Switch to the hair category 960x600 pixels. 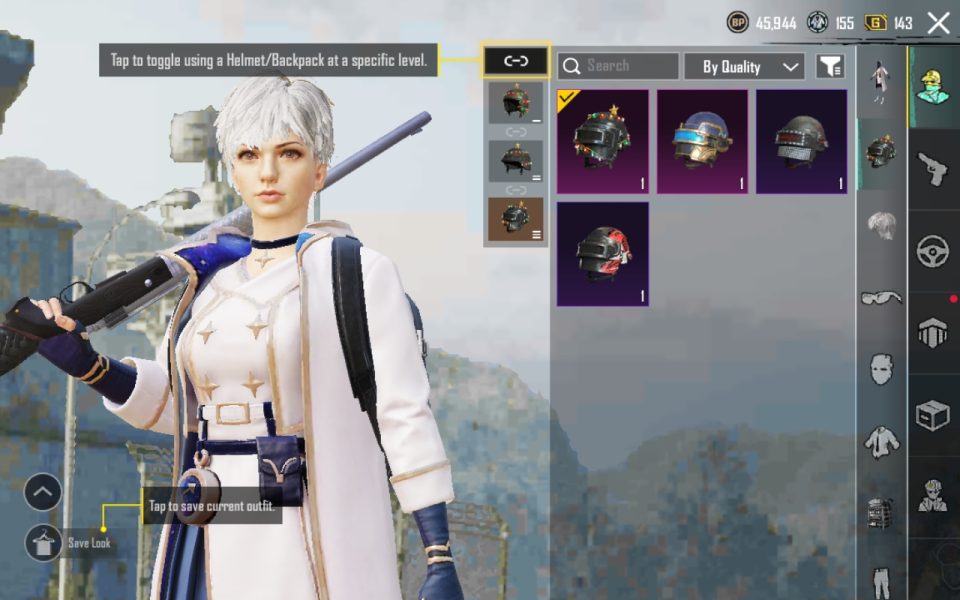(880, 224)
